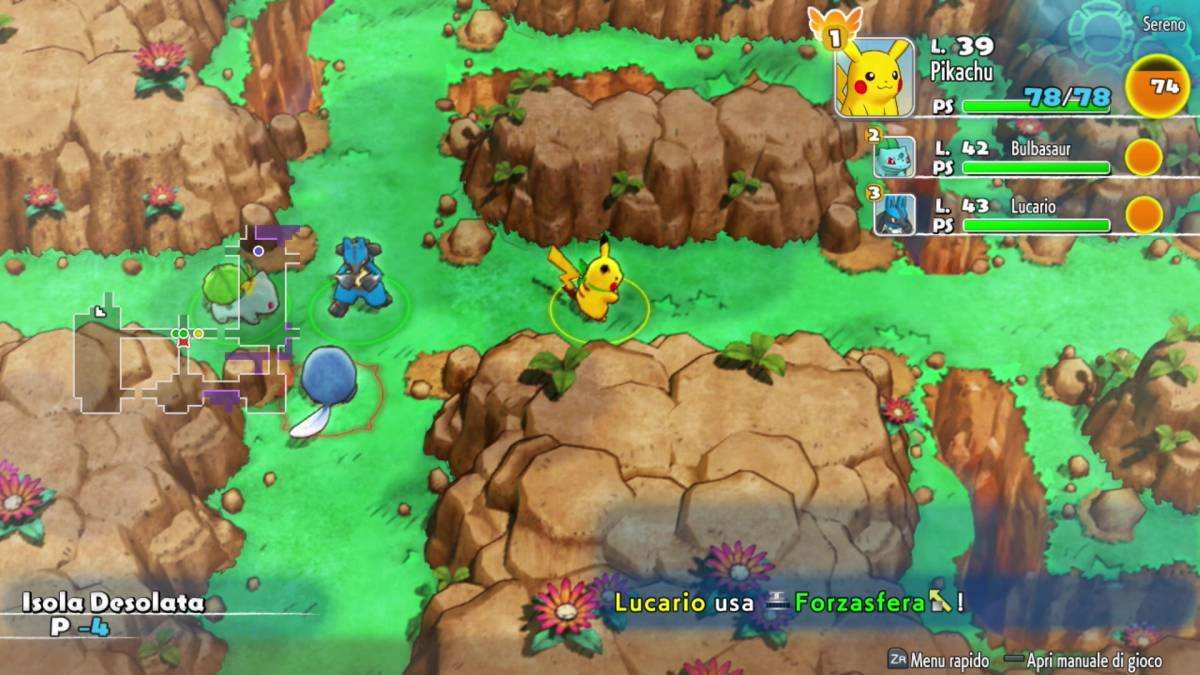Select Bulbasaur's party portrait
Viewport: 1200px width, 675px height.
pyautogui.click(x=893, y=157)
